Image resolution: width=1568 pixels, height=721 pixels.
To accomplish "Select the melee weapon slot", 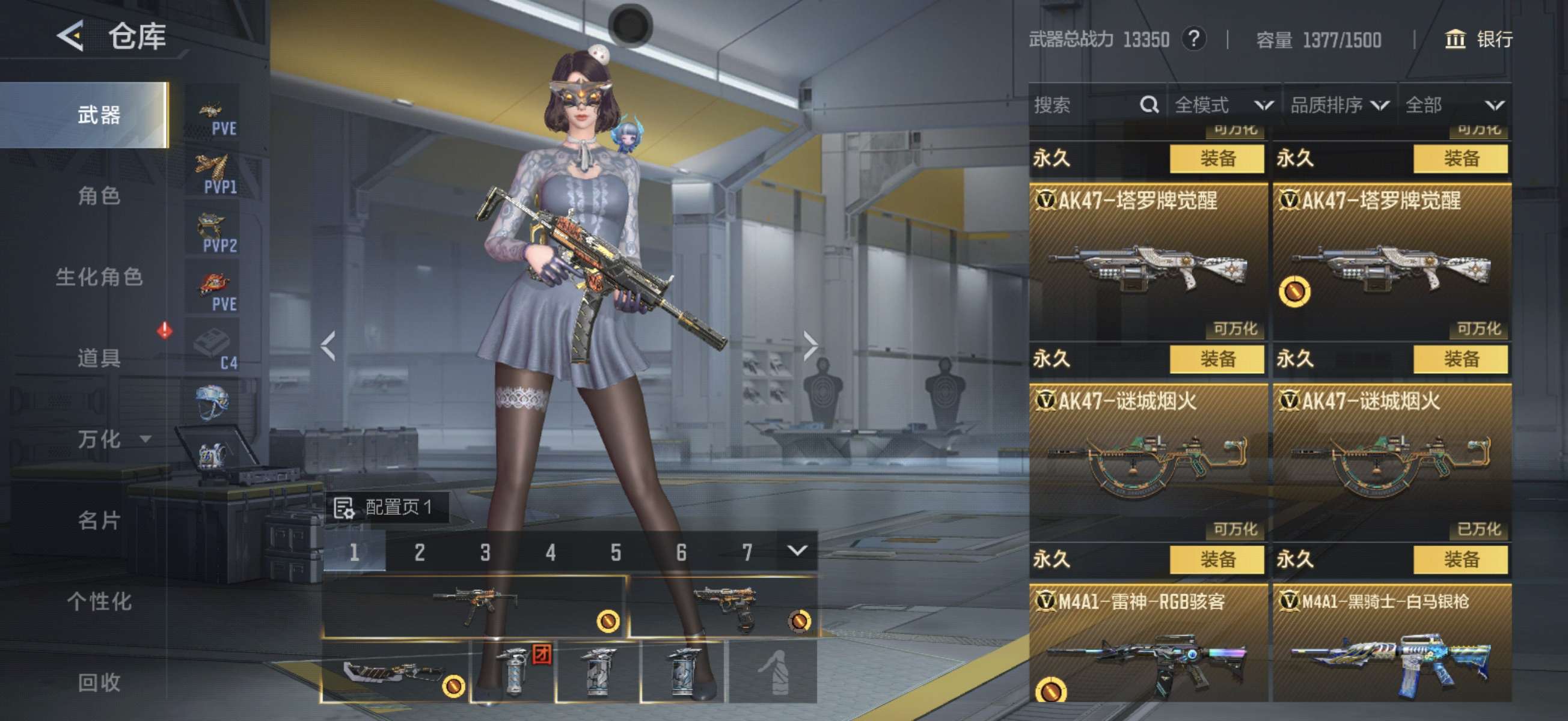I will (394, 672).
